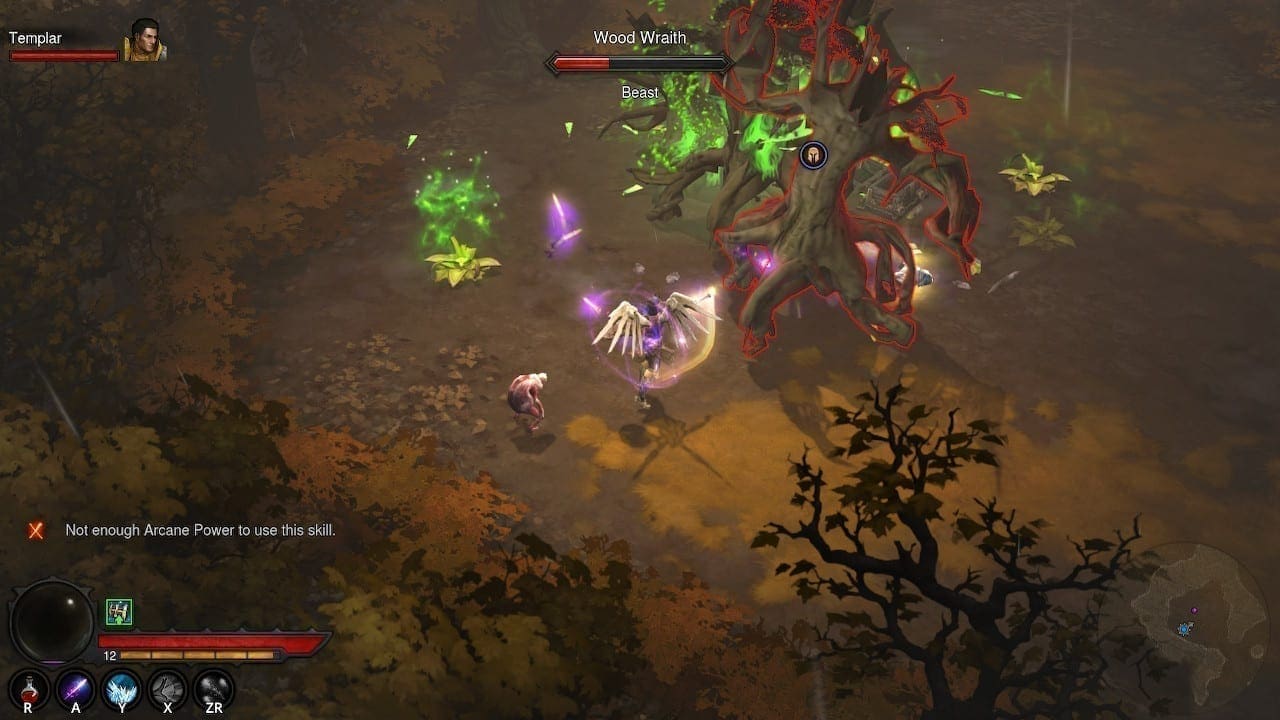Screen dimensions: 1280x720
Task: Activate the purple arcane bolt skill
Action: click(x=75, y=689)
